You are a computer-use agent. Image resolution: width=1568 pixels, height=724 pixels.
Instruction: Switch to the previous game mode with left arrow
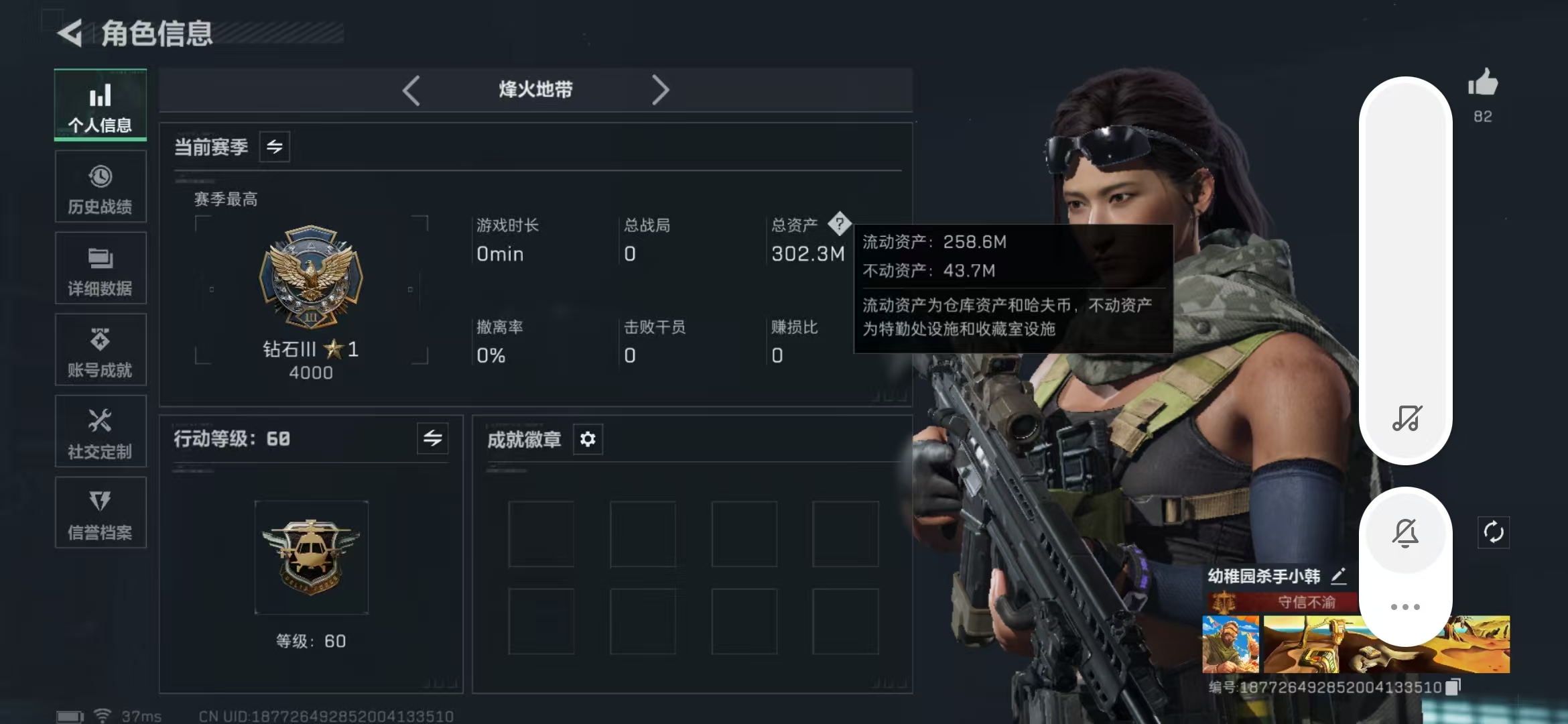[x=411, y=90]
